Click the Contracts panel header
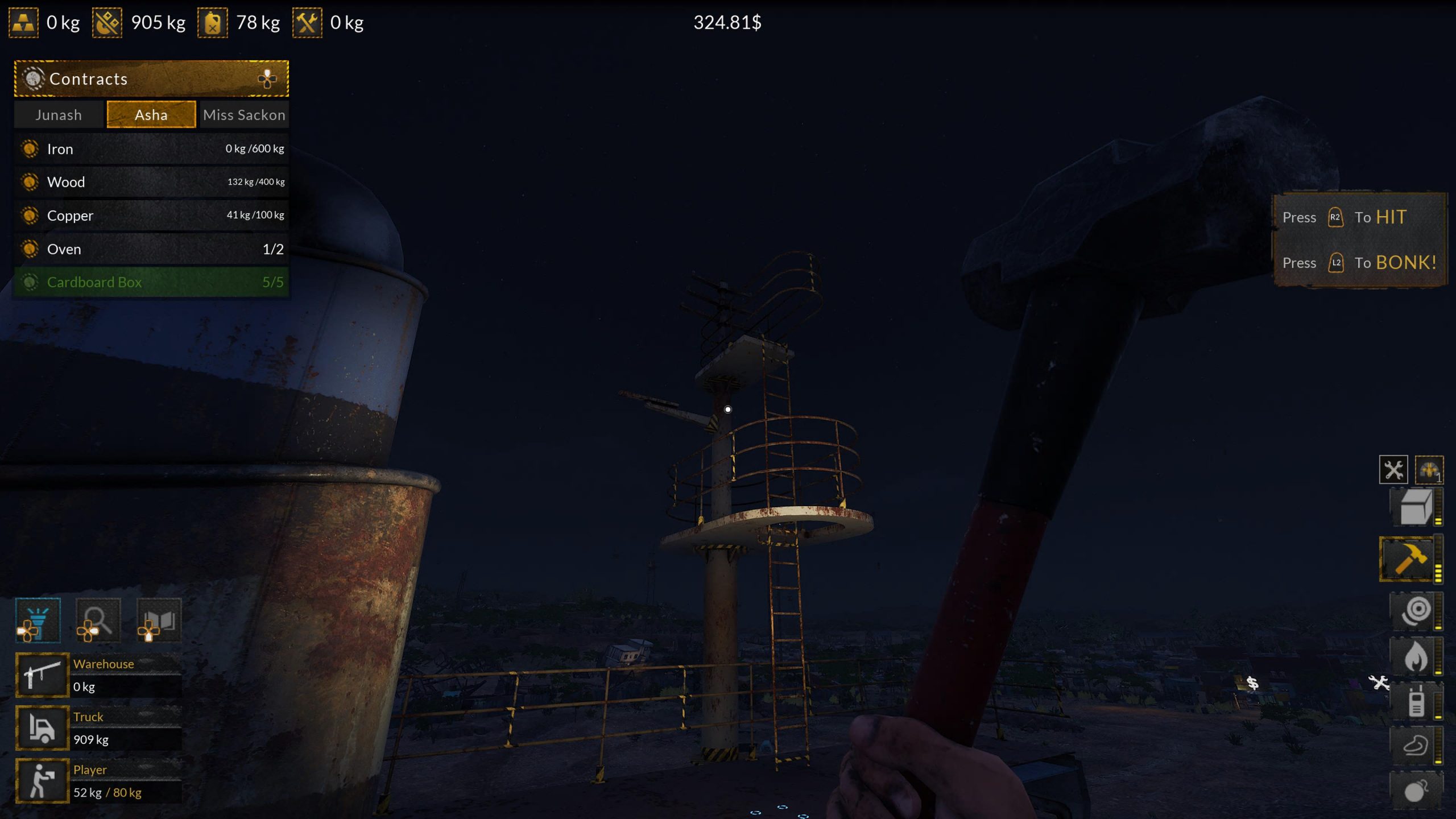Screen dimensions: 1456x819 (x=151, y=78)
